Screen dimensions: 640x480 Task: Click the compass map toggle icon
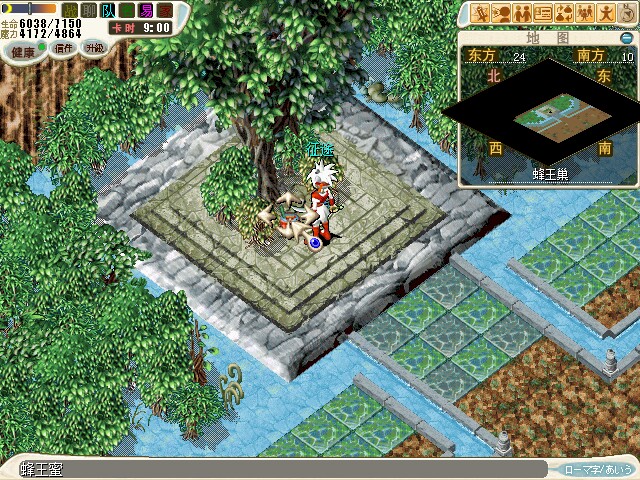[626, 13]
